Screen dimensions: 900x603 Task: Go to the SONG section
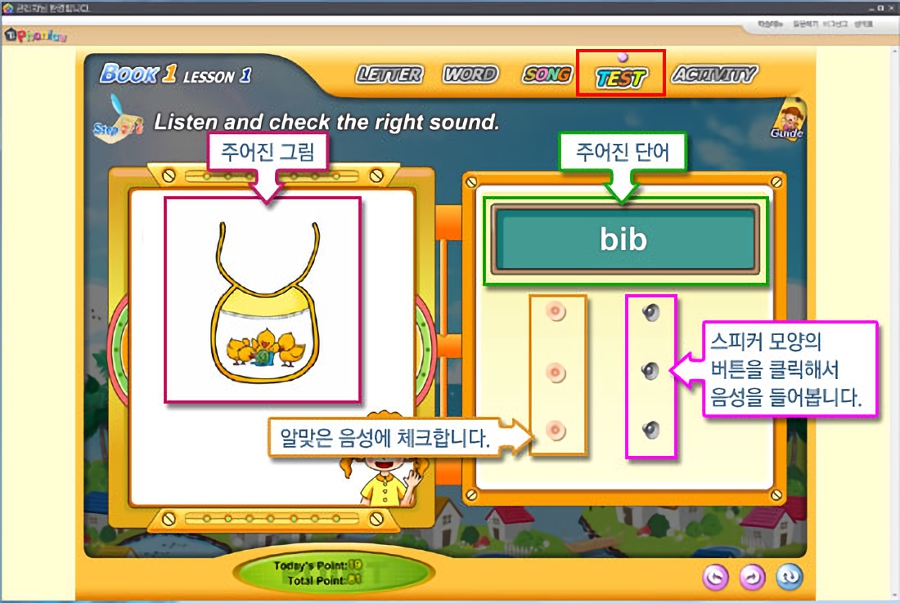tap(547, 75)
